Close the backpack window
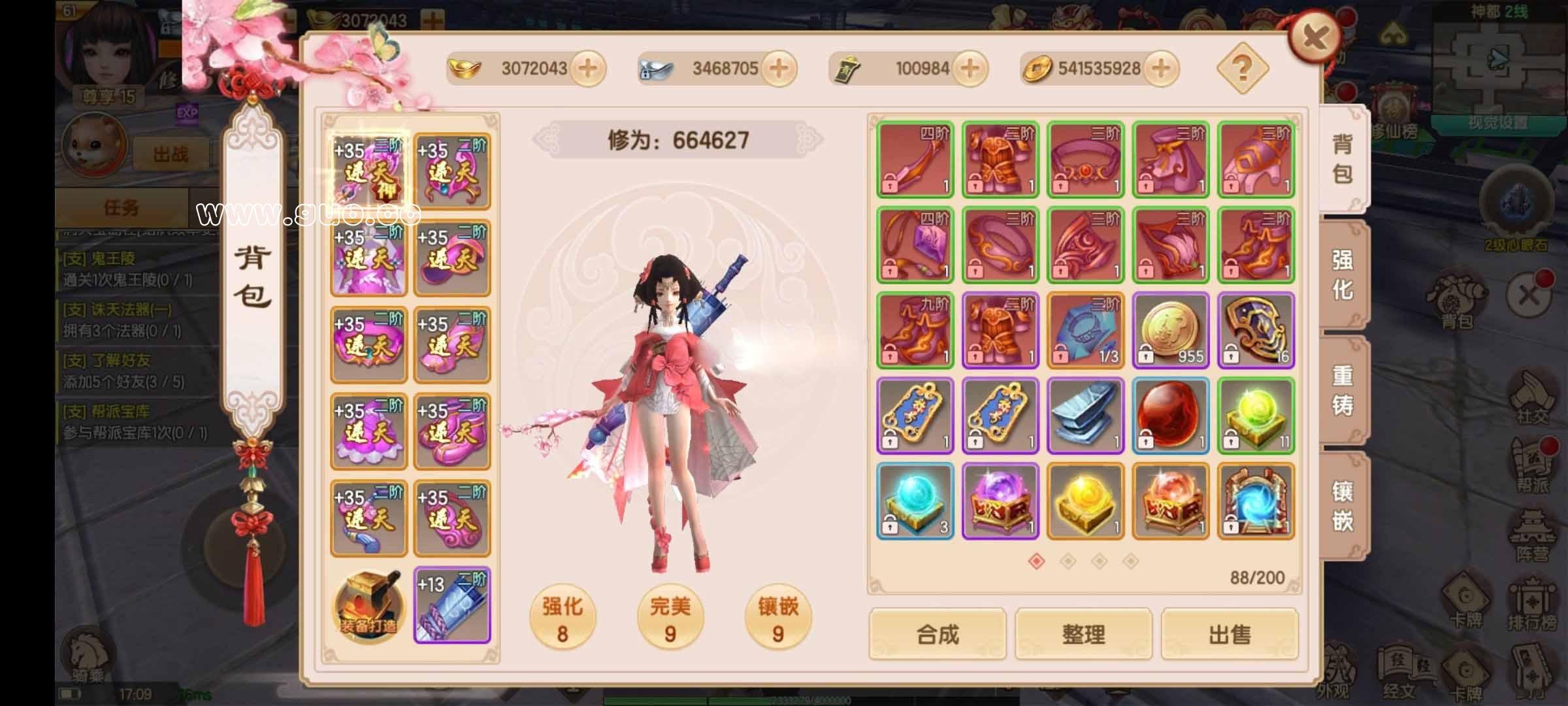1568x706 pixels. [x=1314, y=37]
